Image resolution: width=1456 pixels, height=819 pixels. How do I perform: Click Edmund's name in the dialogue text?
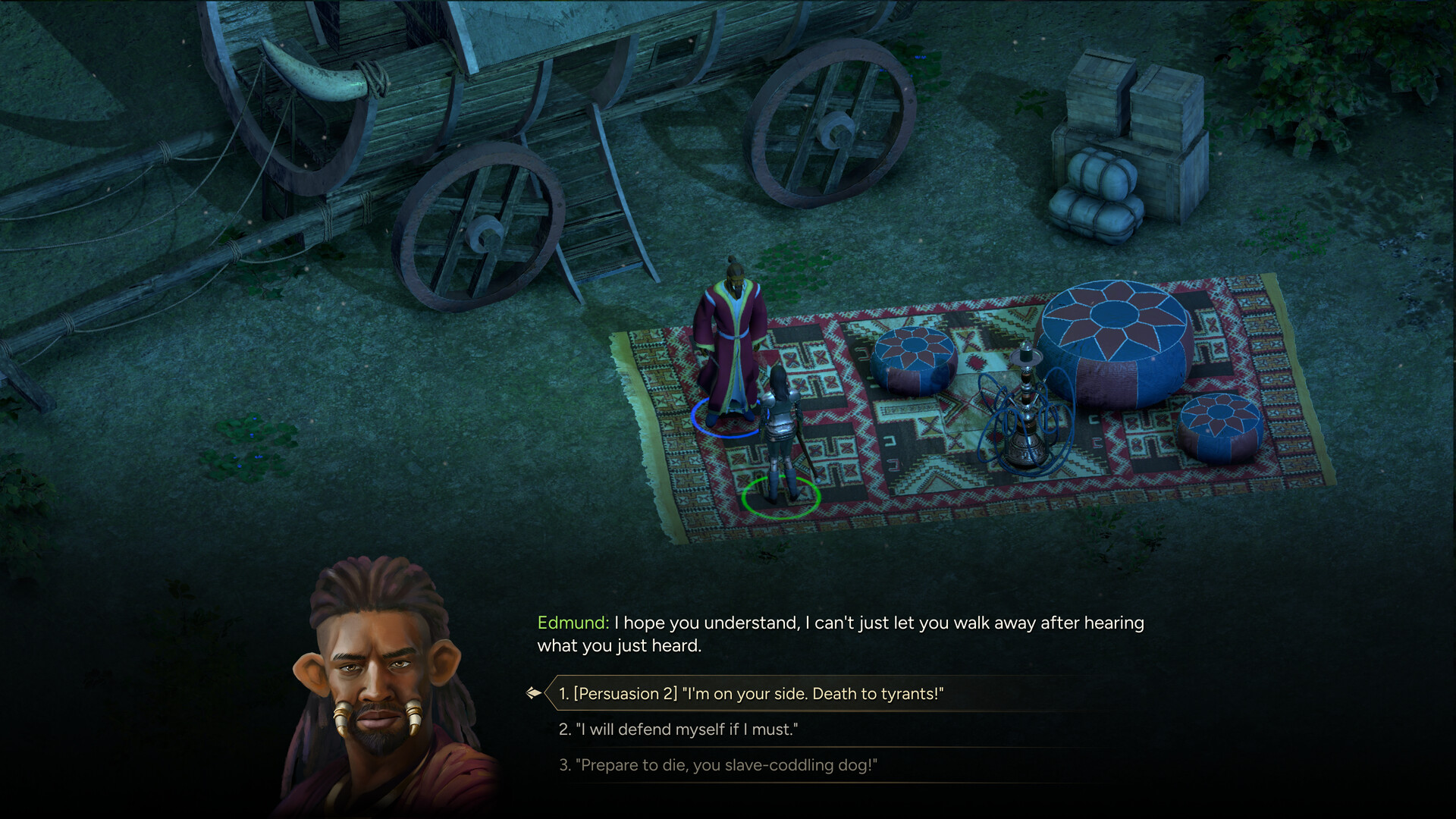pyautogui.click(x=570, y=623)
